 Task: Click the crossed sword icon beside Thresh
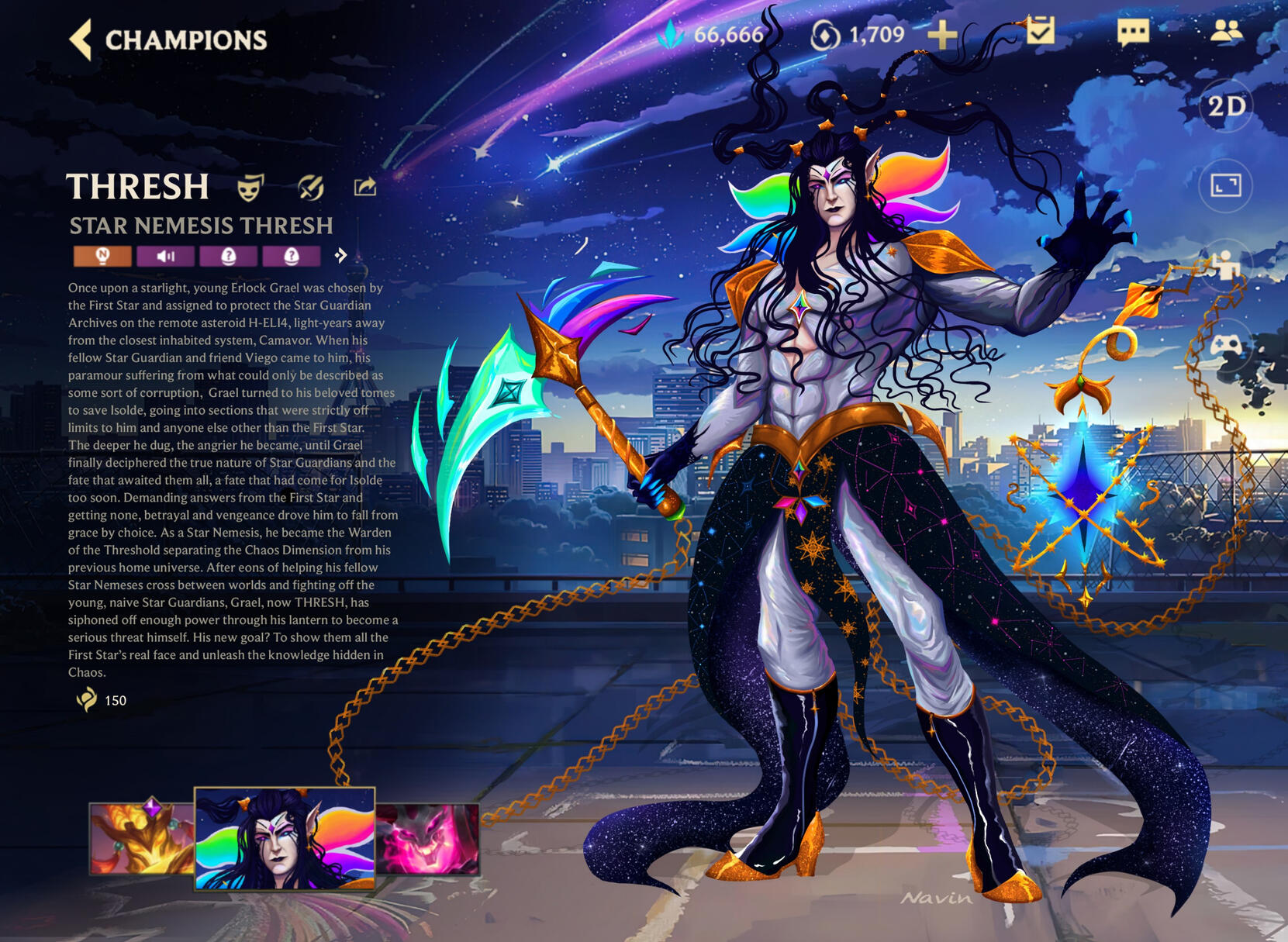point(310,187)
